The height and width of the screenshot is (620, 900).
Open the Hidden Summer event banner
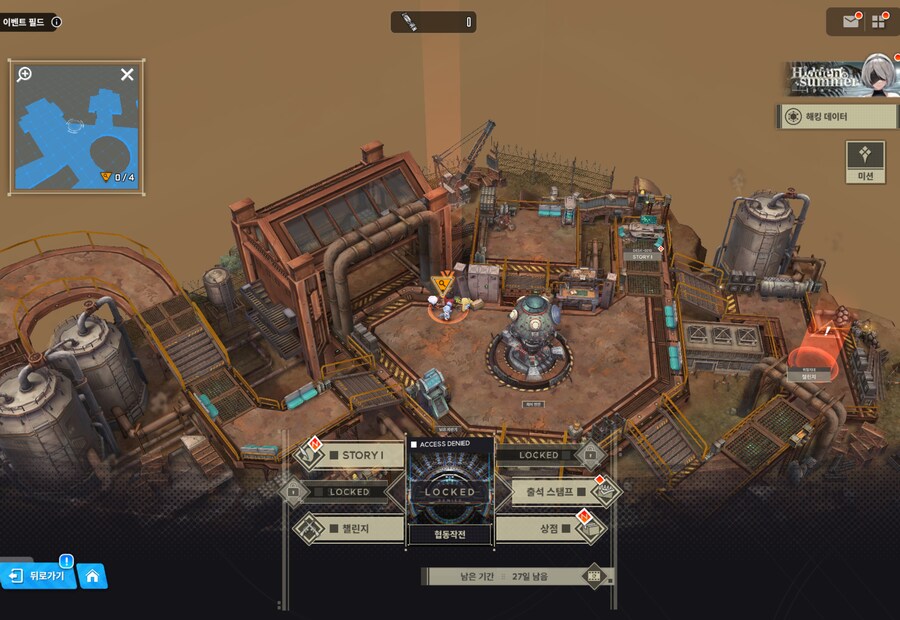pos(838,77)
